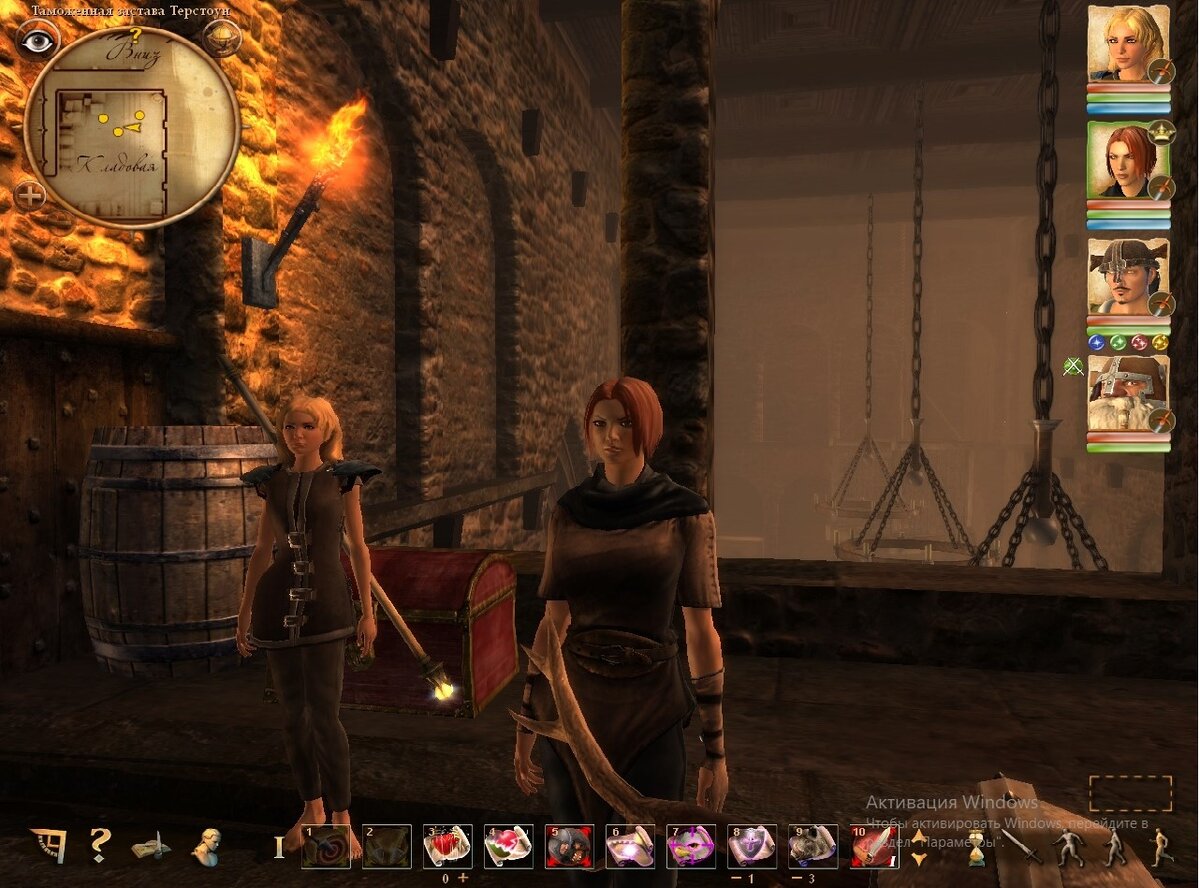
Task: Click the angular rune menu icon
Action: (x=48, y=846)
